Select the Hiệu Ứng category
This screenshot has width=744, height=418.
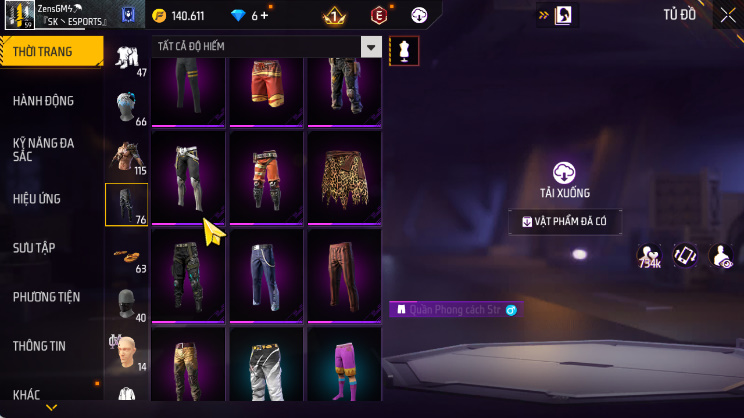(x=38, y=199)
